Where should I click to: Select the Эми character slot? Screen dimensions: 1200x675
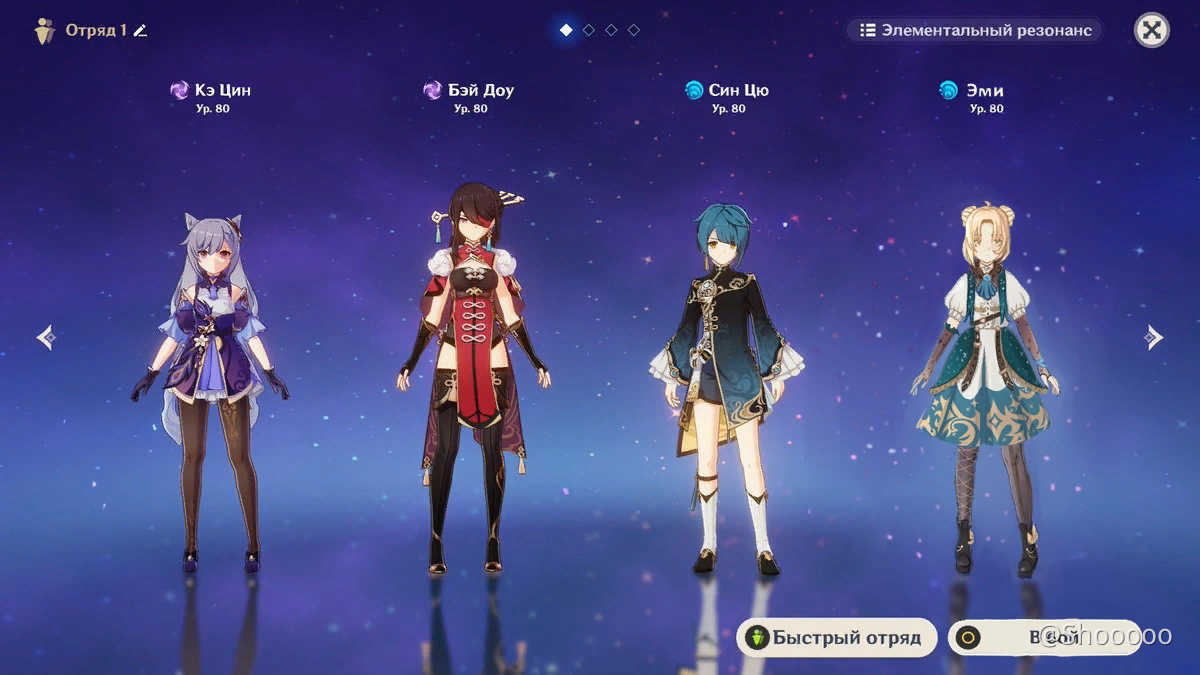pos(985,390)
